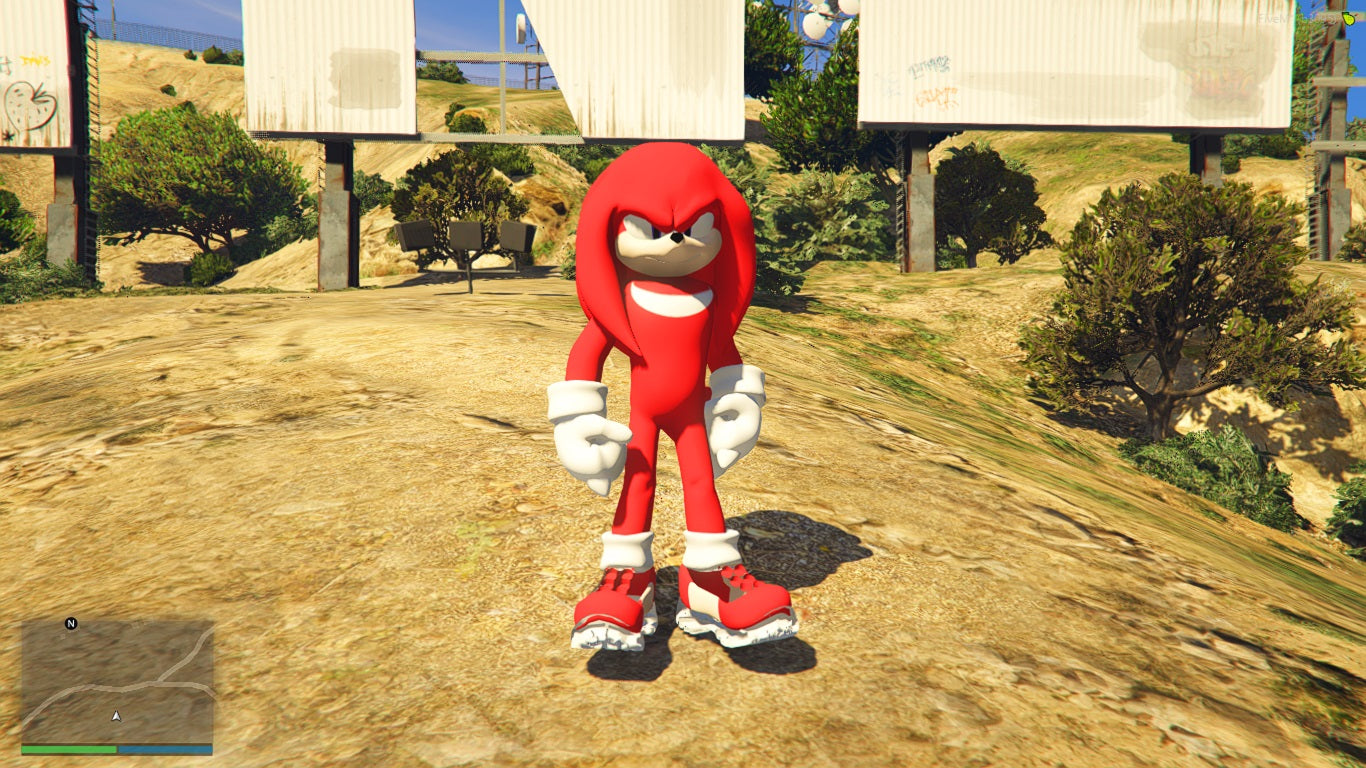1366x768 pixels.
Task: Click the blue stamina bar under minimap
Action: pos(165,749)
